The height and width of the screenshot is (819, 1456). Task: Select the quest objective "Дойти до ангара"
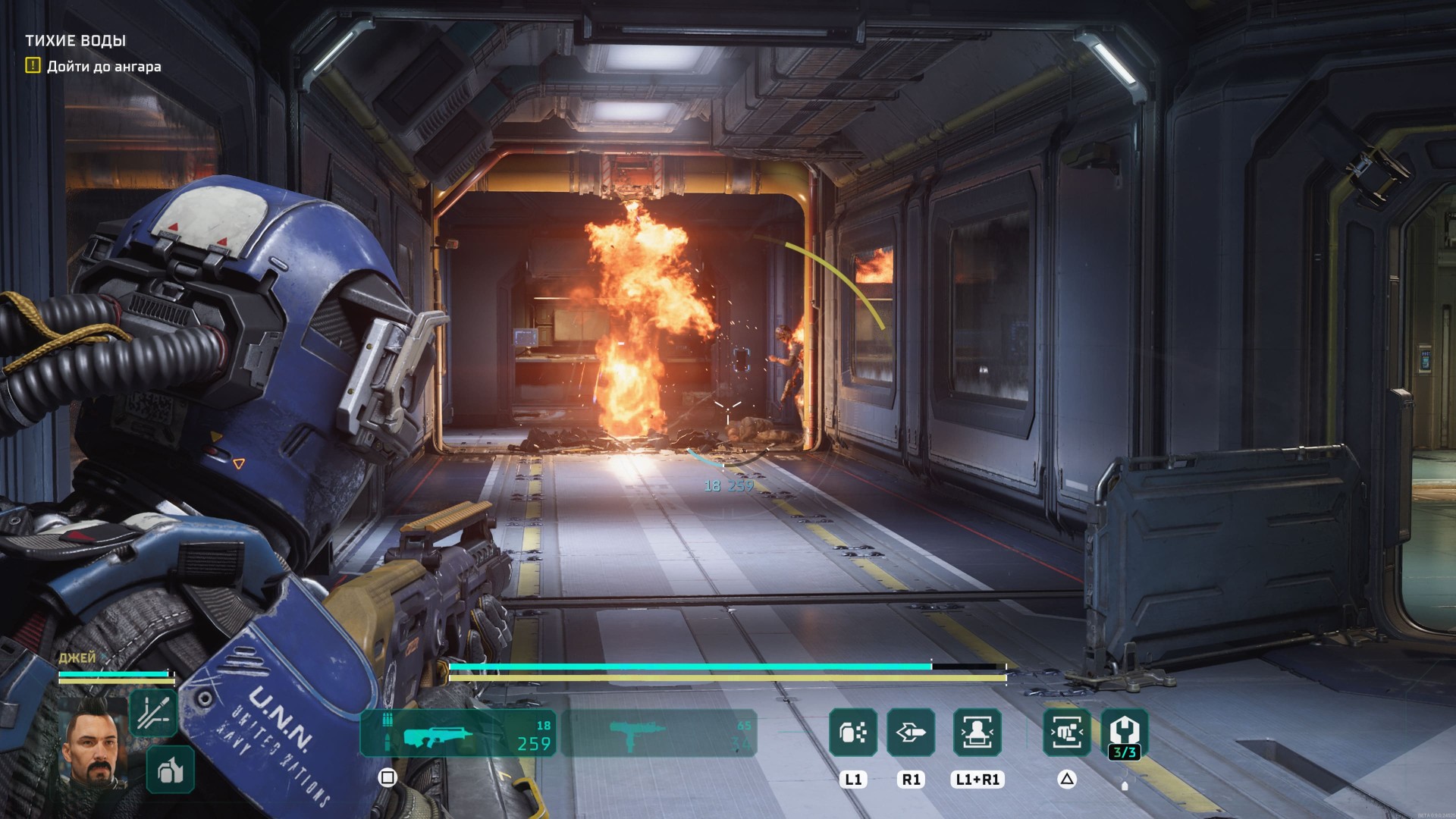pos(103,67)
